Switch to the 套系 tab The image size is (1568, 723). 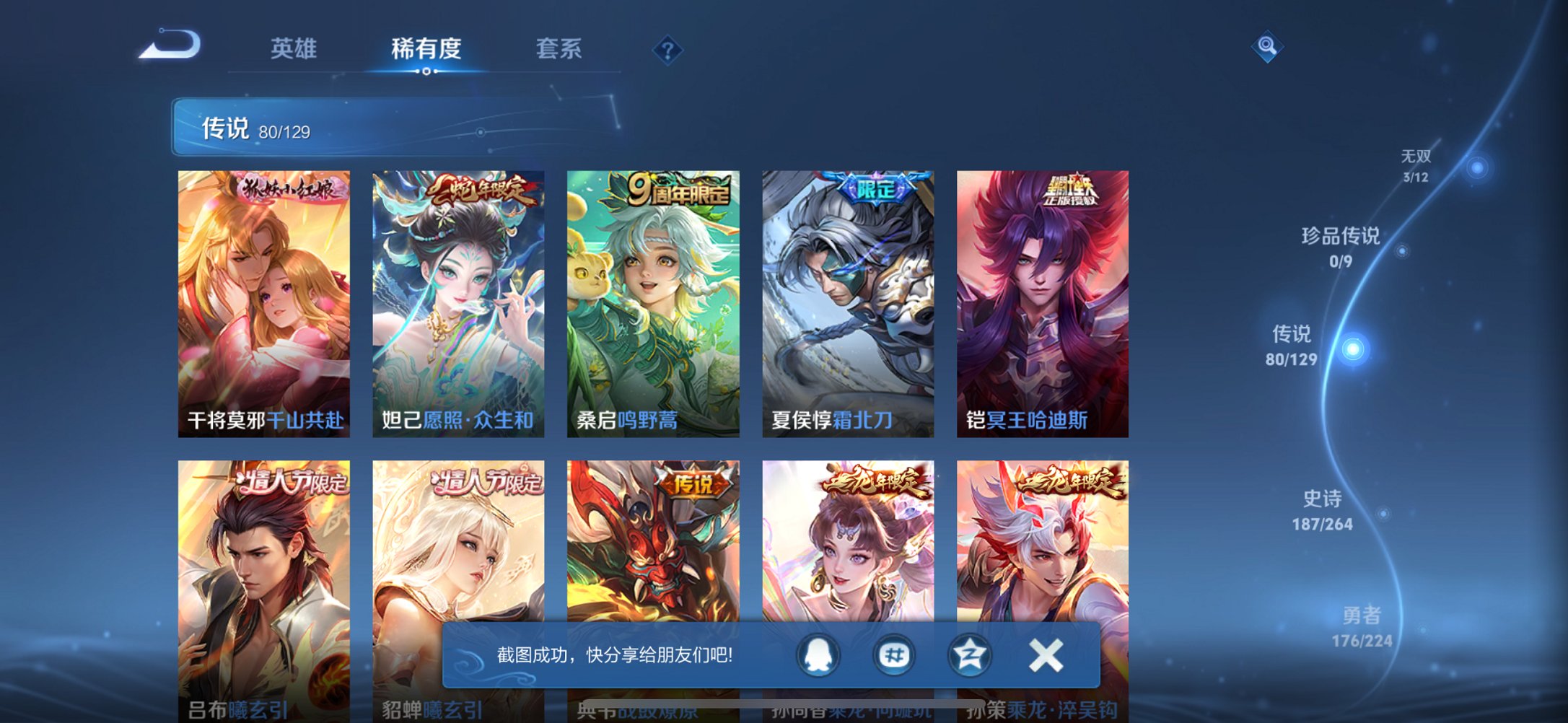(x=559, y=49)
